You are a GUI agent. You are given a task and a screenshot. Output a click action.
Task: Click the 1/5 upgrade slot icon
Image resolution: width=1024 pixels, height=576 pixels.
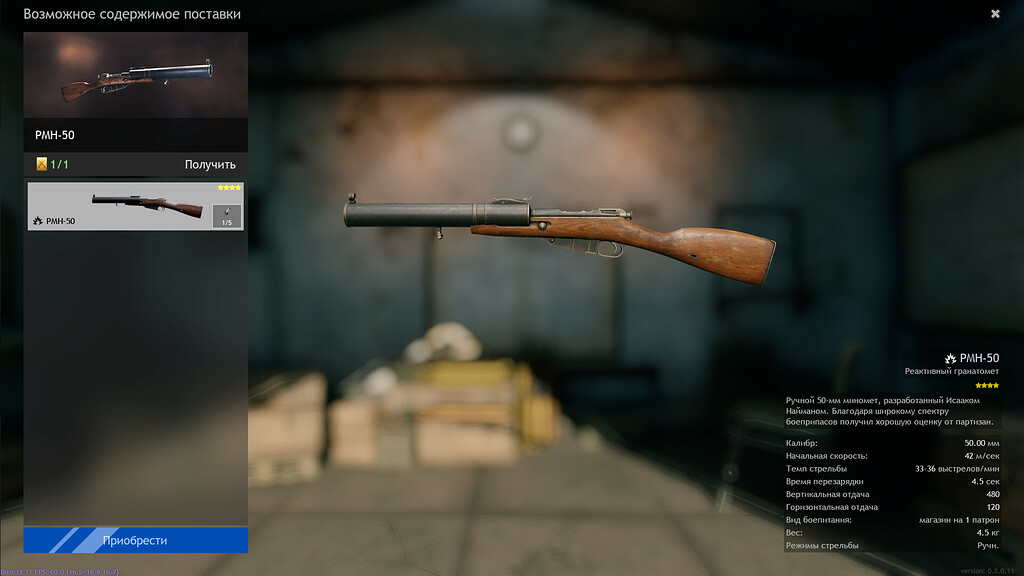coord(227,216)
